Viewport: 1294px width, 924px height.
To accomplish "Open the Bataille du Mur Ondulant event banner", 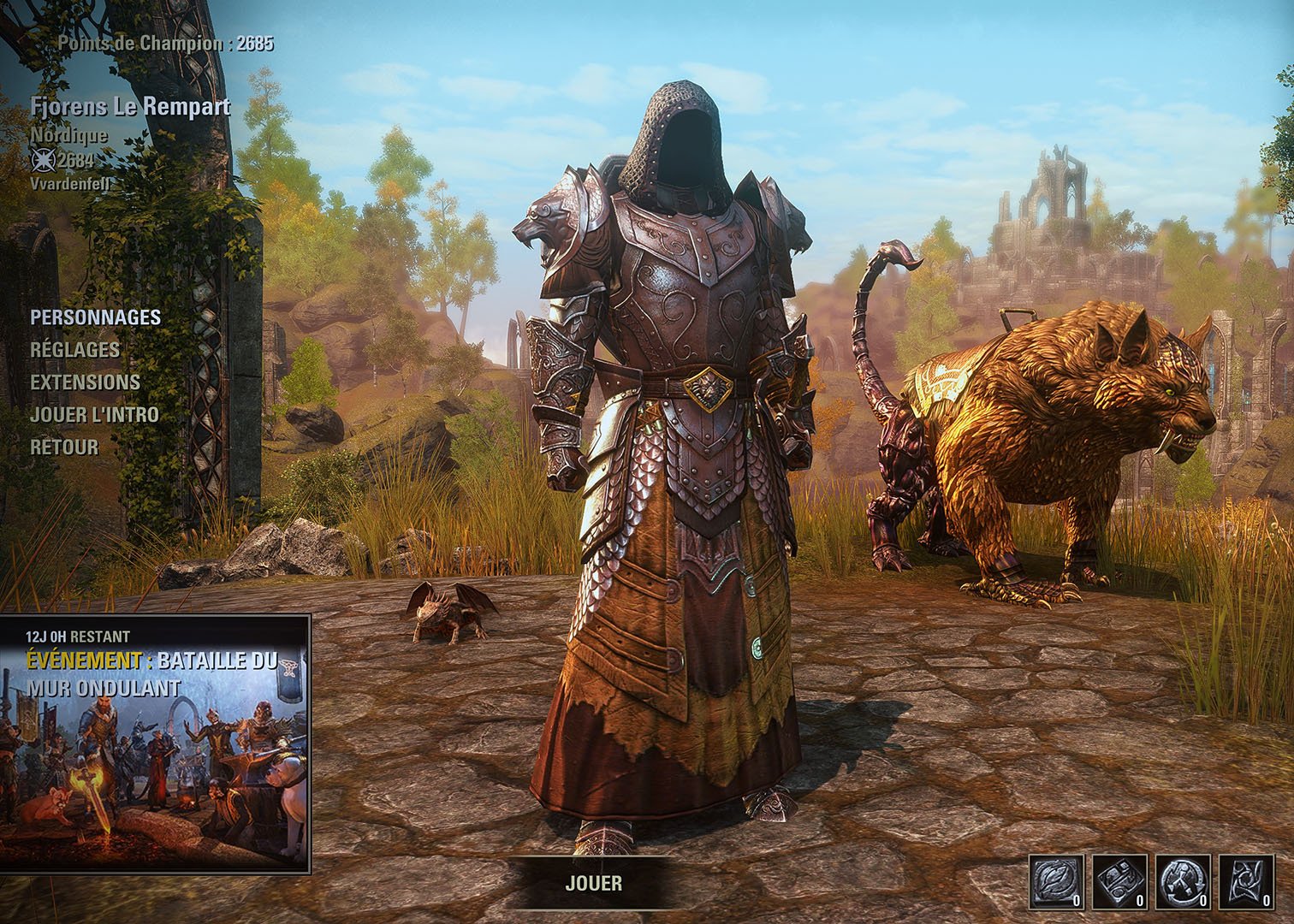I will [155, 743].
